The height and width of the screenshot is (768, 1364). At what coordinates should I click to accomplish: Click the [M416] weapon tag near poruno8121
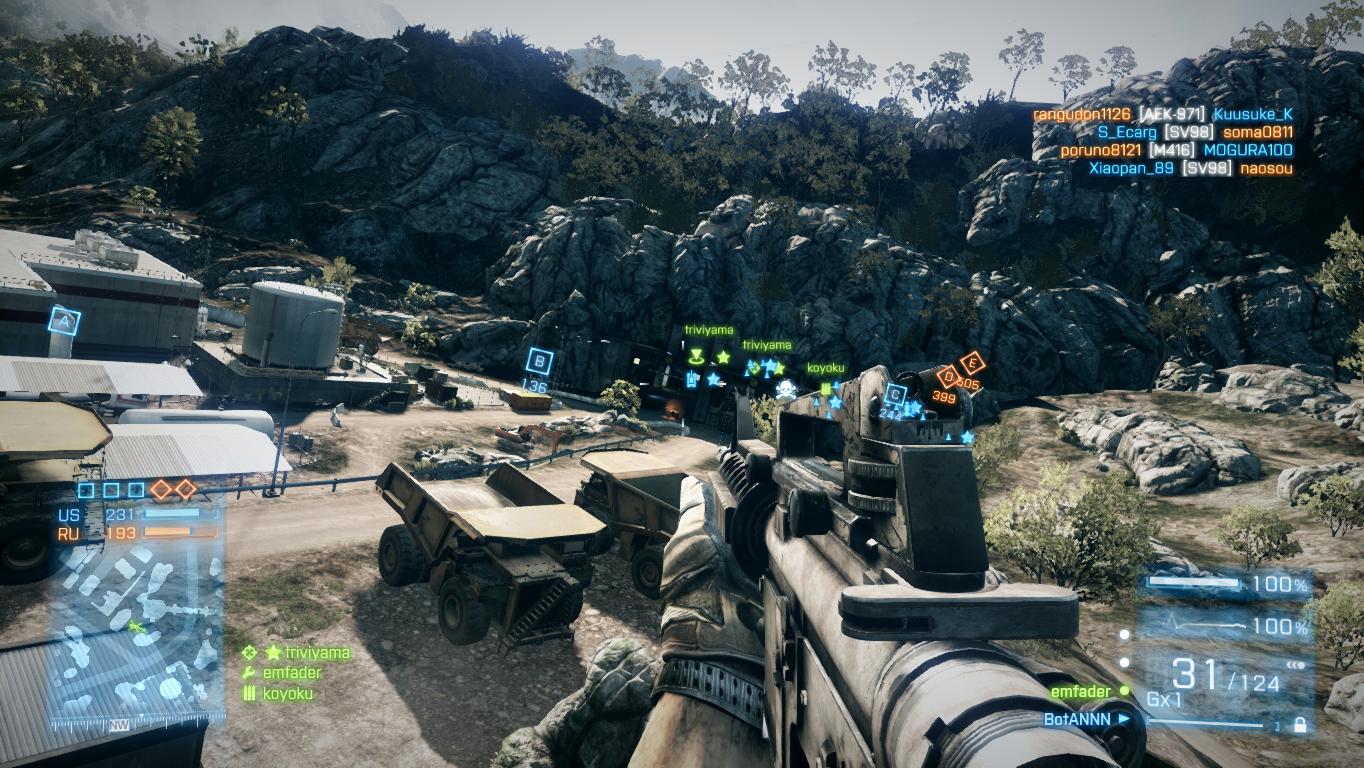(x=1172, y=150)
